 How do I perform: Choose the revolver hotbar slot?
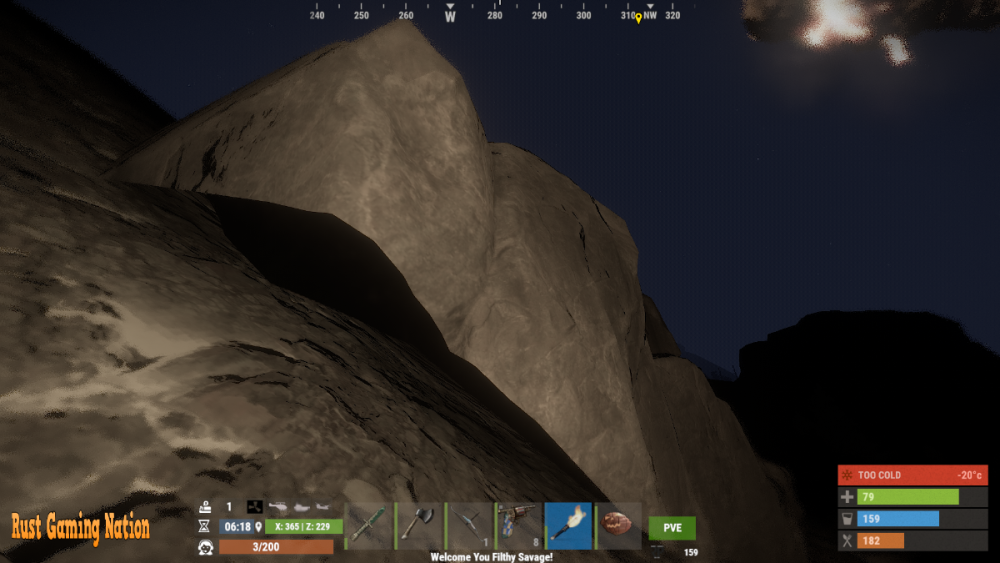coord(519,526)
